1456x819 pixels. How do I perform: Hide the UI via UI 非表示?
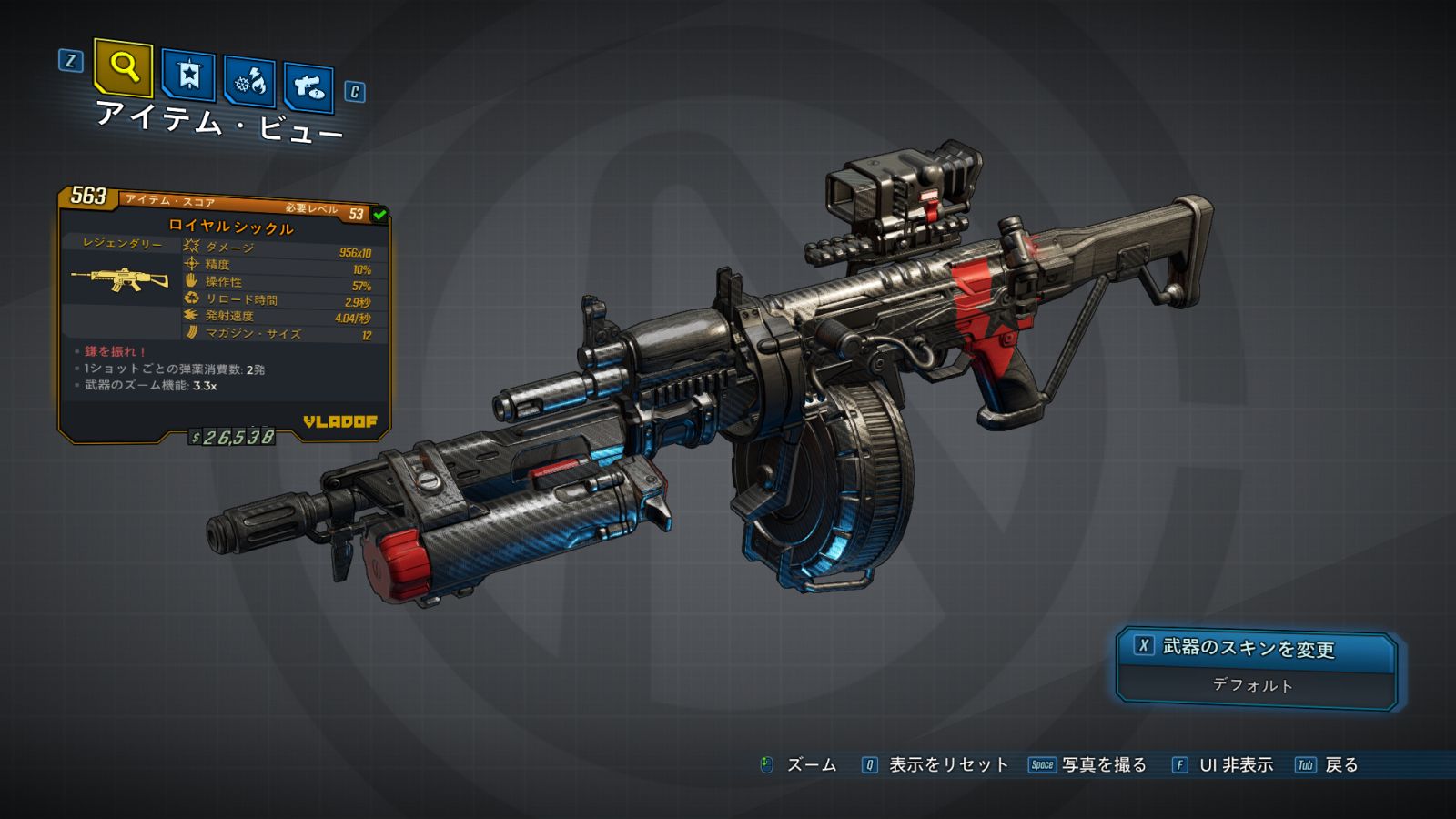1223,765
